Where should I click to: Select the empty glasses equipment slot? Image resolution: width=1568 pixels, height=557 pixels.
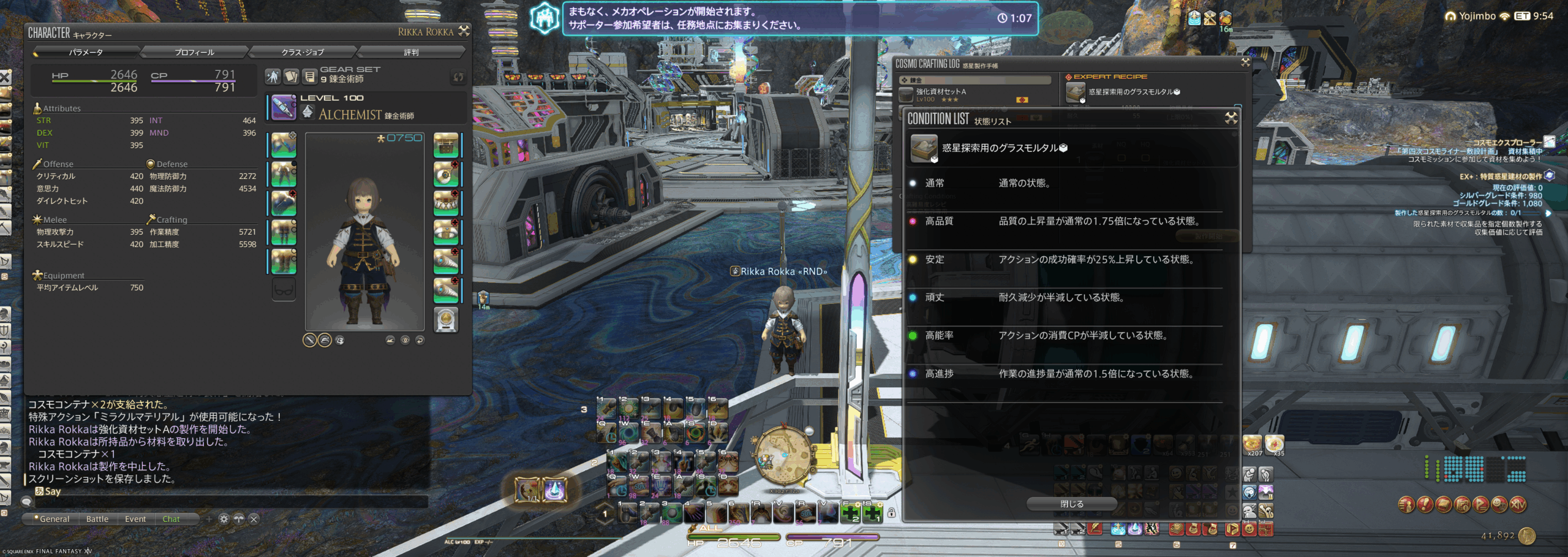point(284,289)
